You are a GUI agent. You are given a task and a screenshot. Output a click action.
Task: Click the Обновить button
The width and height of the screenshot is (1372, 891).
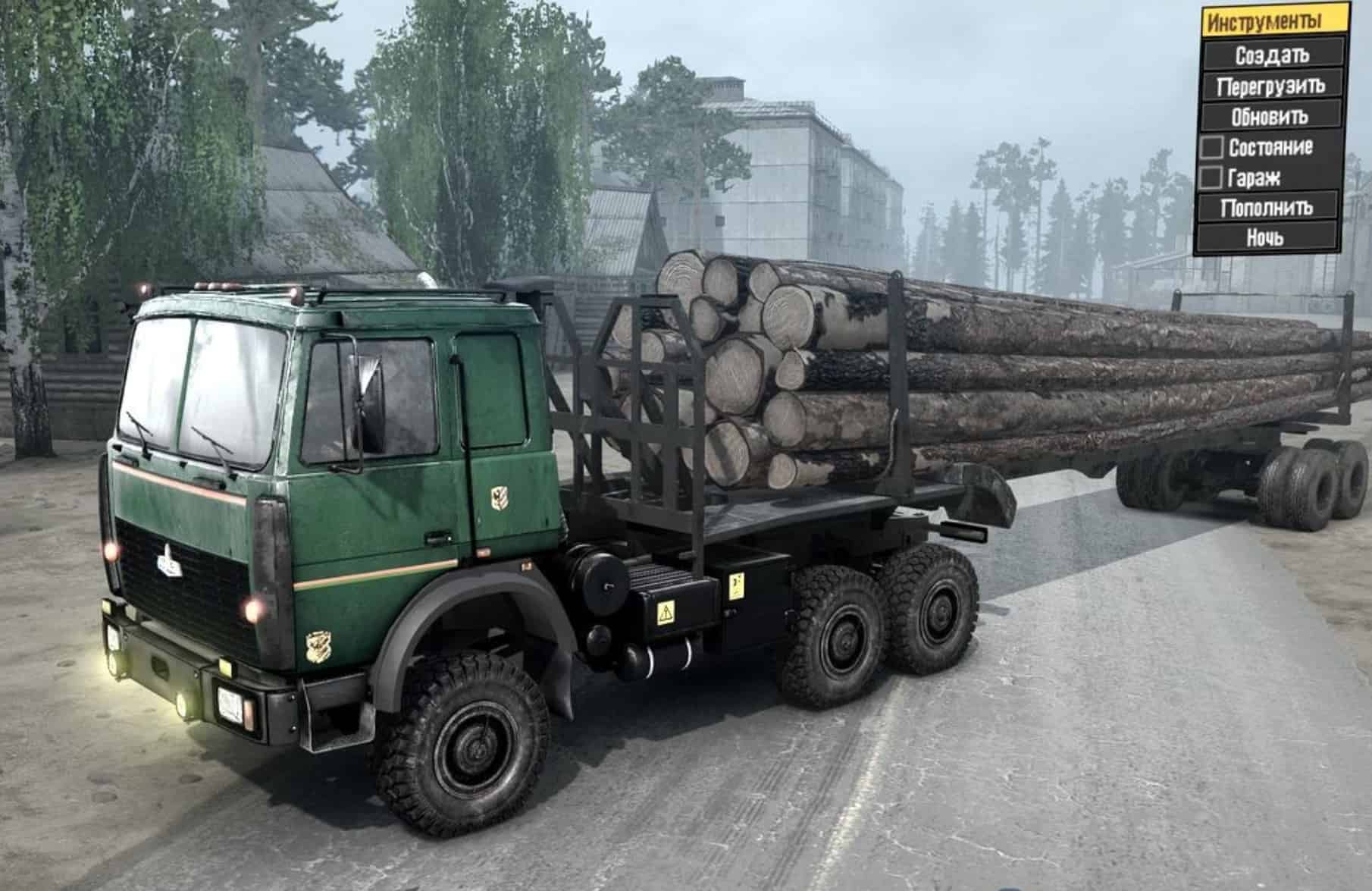(x=1270, y=117)
